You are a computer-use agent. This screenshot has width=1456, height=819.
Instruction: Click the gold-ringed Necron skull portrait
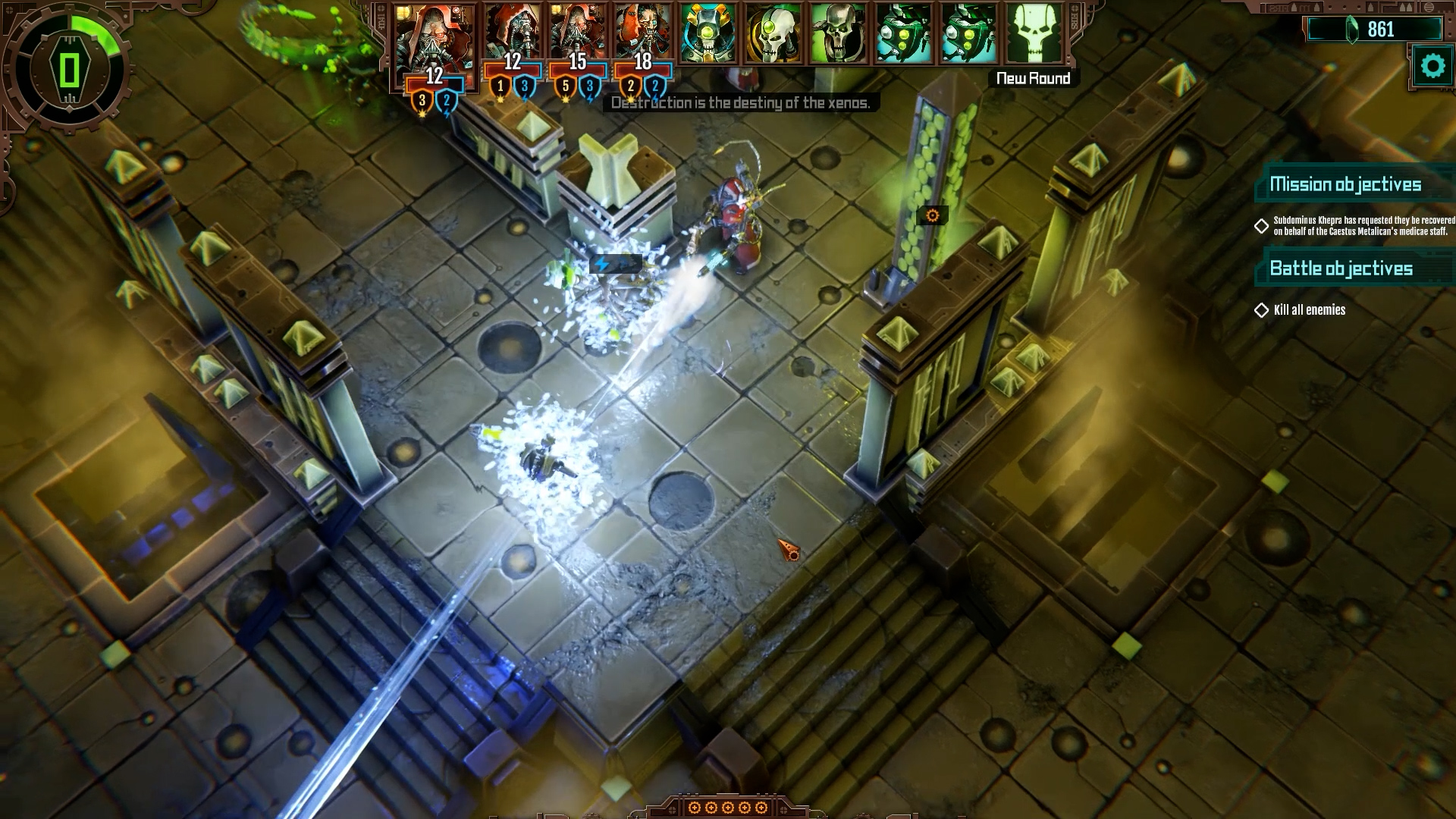point(773,33)
